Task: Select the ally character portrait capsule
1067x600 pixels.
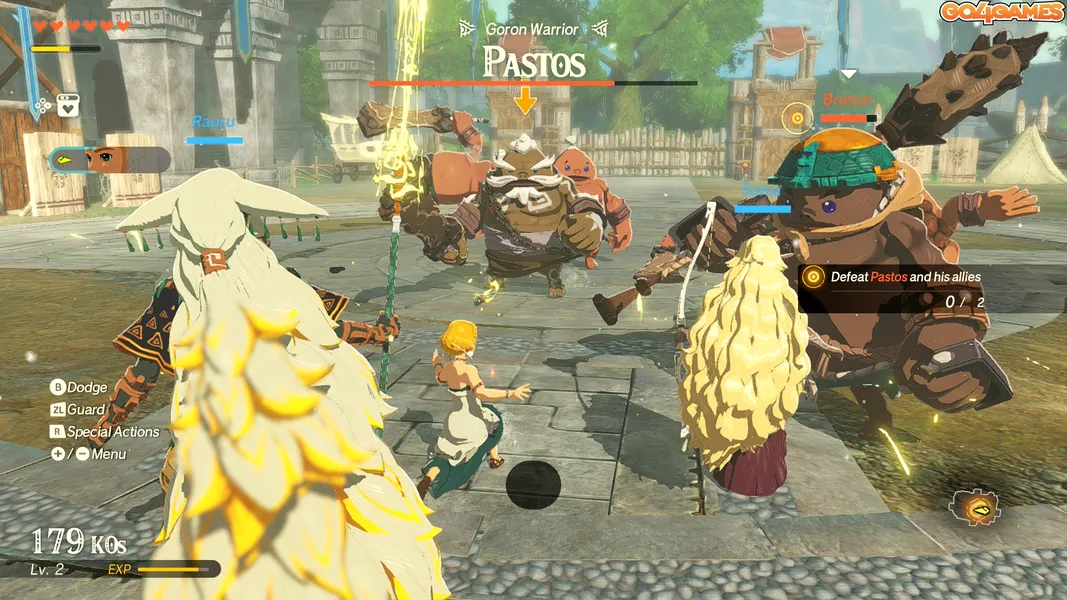Action: [110, 159]
